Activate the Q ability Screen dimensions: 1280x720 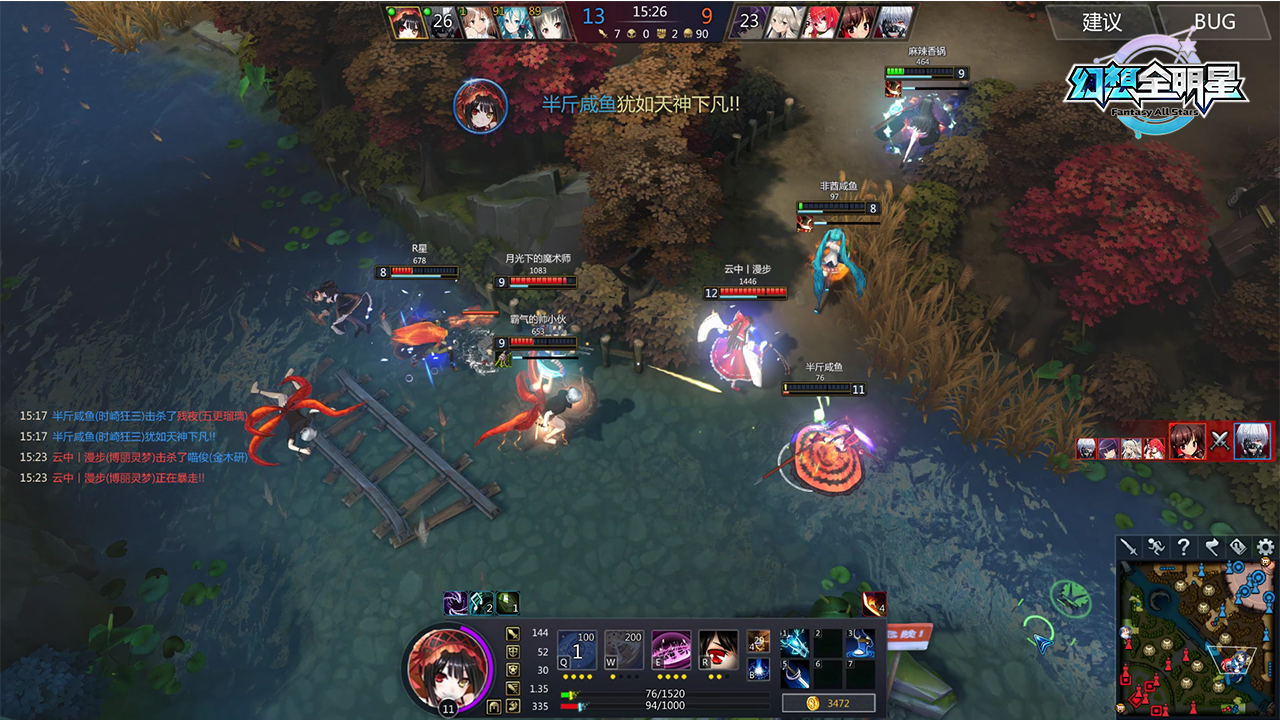coord(577,649)
